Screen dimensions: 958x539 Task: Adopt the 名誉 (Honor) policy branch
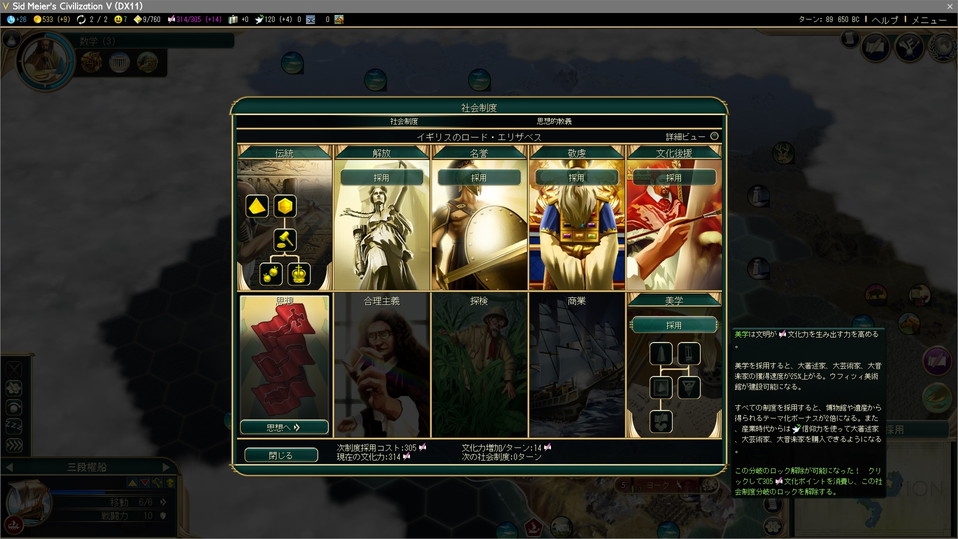point(479,177)
